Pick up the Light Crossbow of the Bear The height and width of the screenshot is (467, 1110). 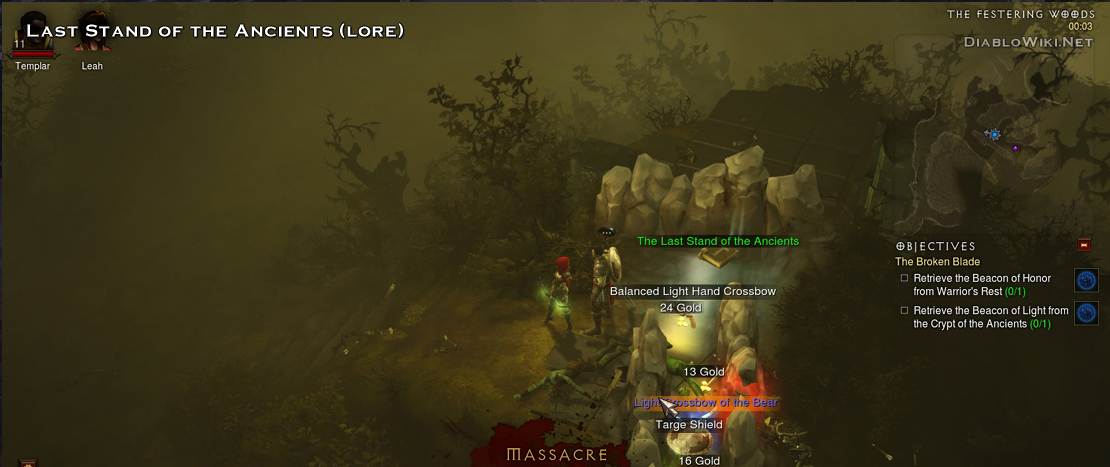706,402
